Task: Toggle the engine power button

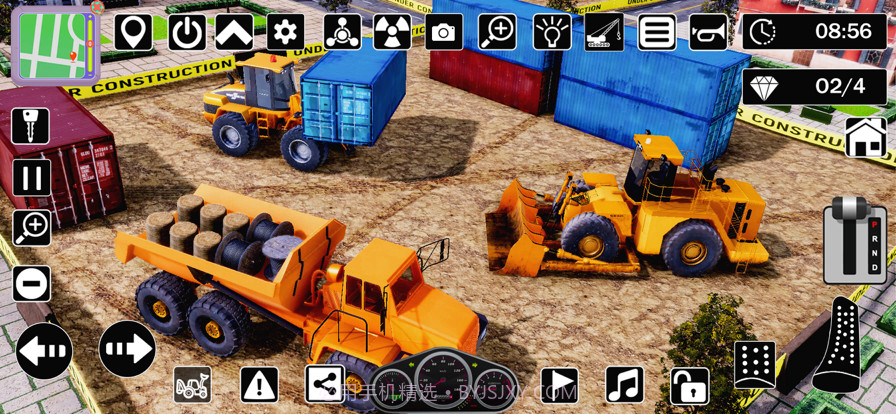Action: tap(186, 32)
